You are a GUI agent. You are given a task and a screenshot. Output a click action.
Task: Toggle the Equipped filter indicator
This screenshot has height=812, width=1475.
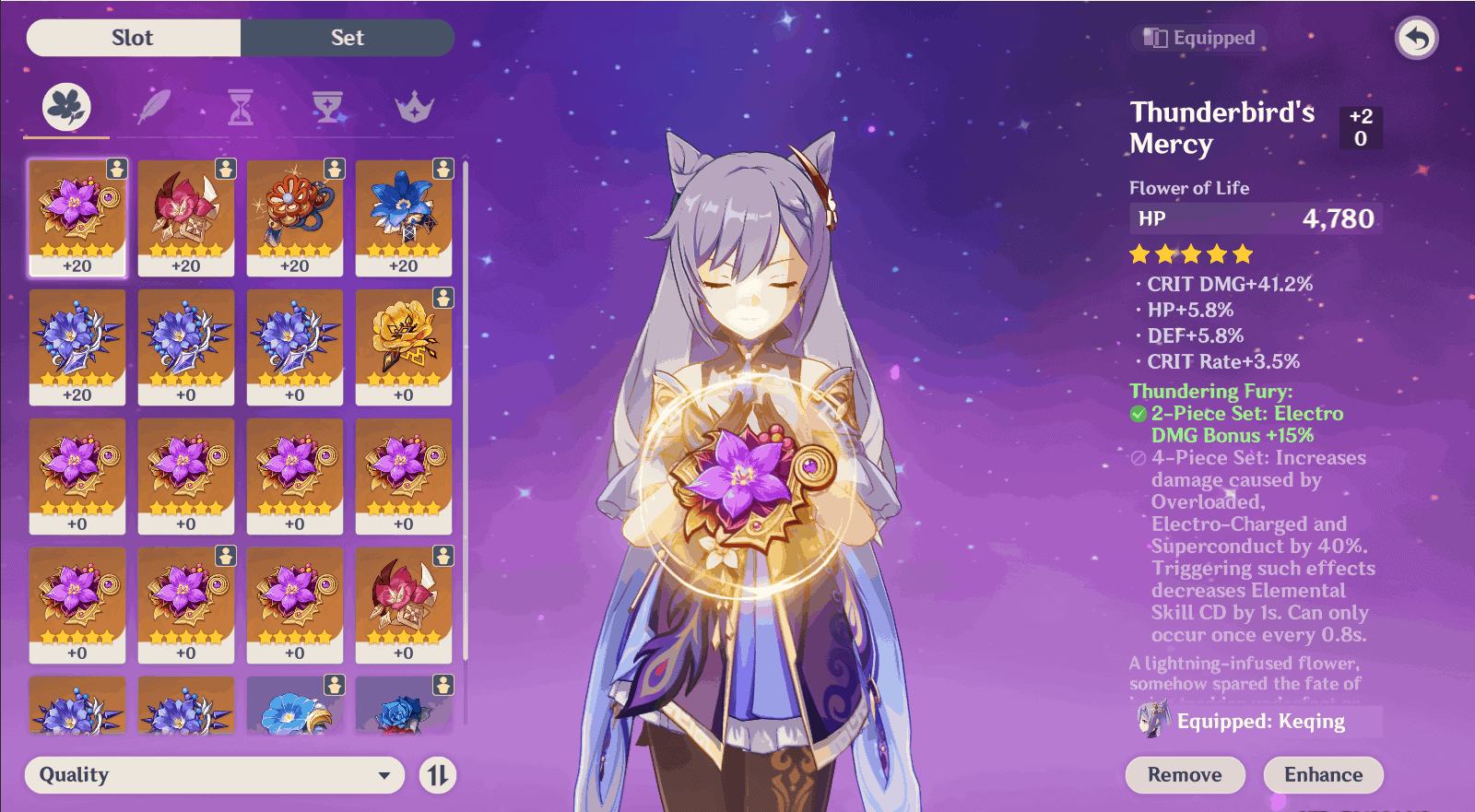(x=1198, y=38)
